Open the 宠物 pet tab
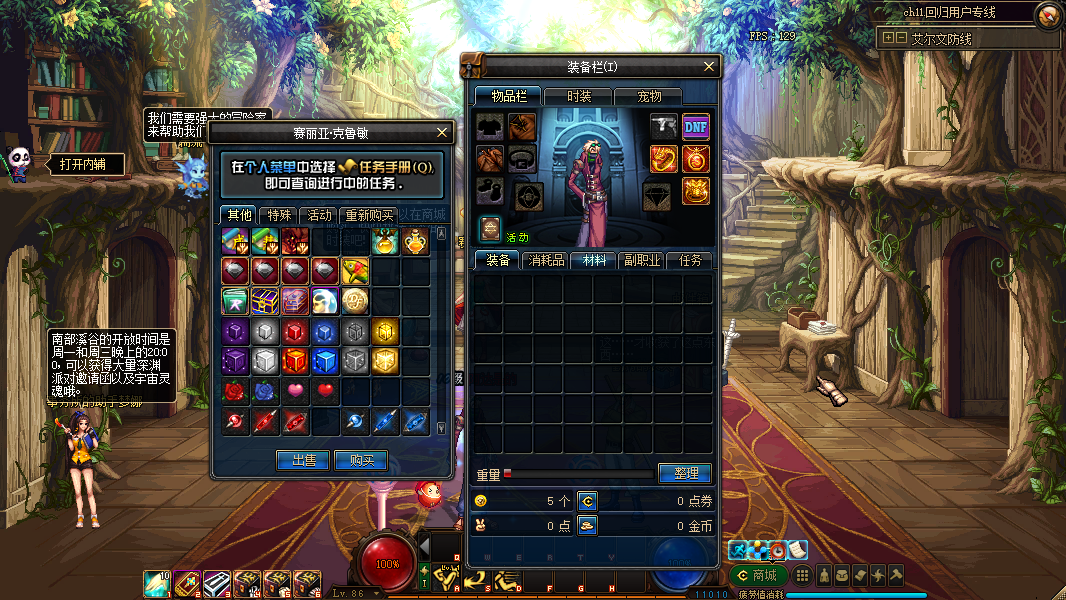Viewport: 1066px width, 600px height. coord(649,96)
